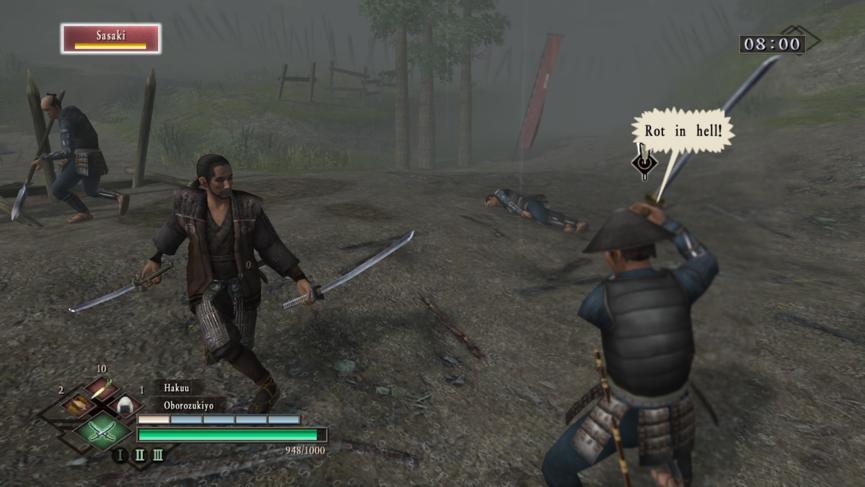Viewport: 865px width, 487px height.
Task: Click the Hakuu weapon name label
Action: point(177,388)
